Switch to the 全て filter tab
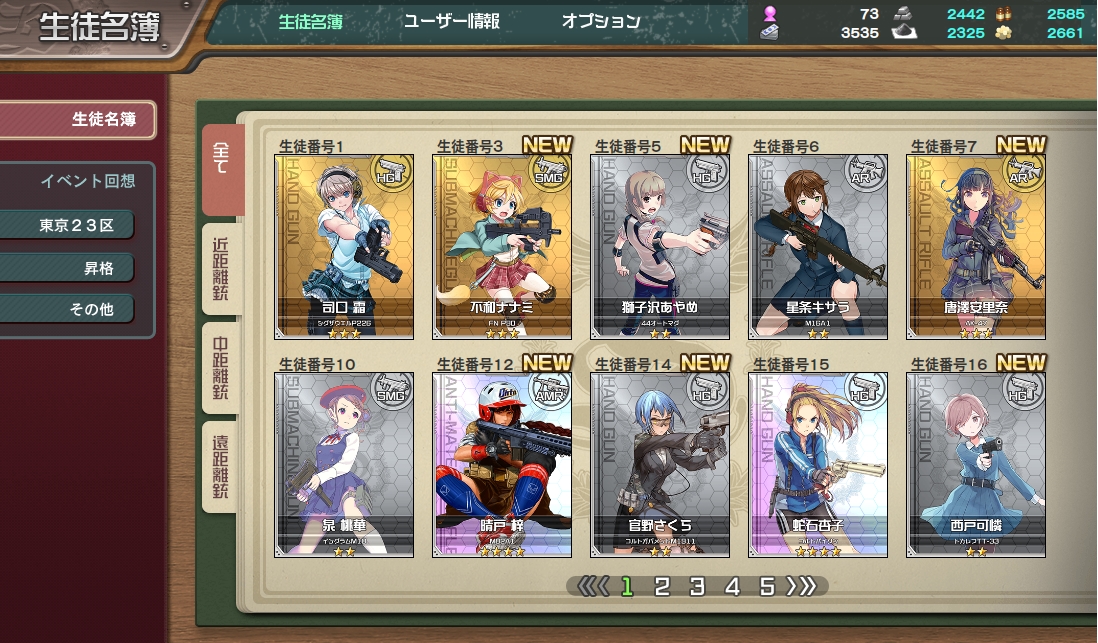 point(221,168)
